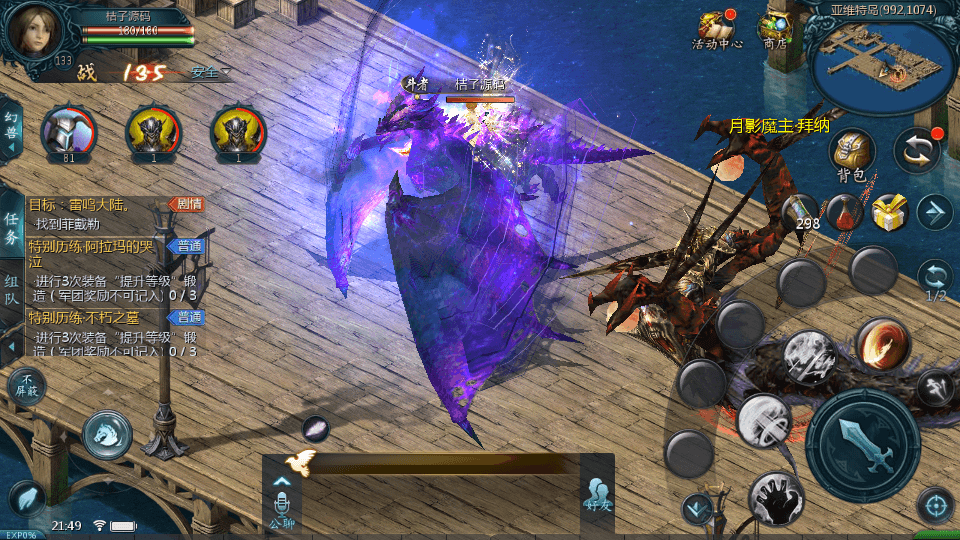Open the 背包 backpack
Viewport: 960px width, 540px height.
click(852, 153)
